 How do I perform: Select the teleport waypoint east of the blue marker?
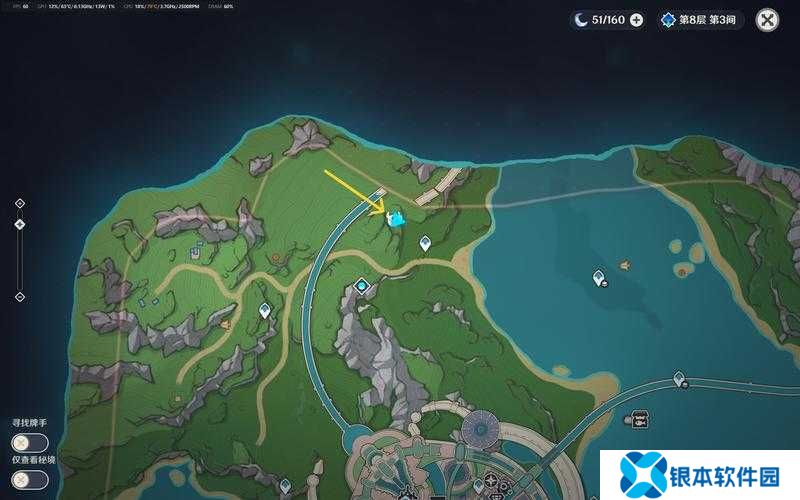click(x=425, y=242)
